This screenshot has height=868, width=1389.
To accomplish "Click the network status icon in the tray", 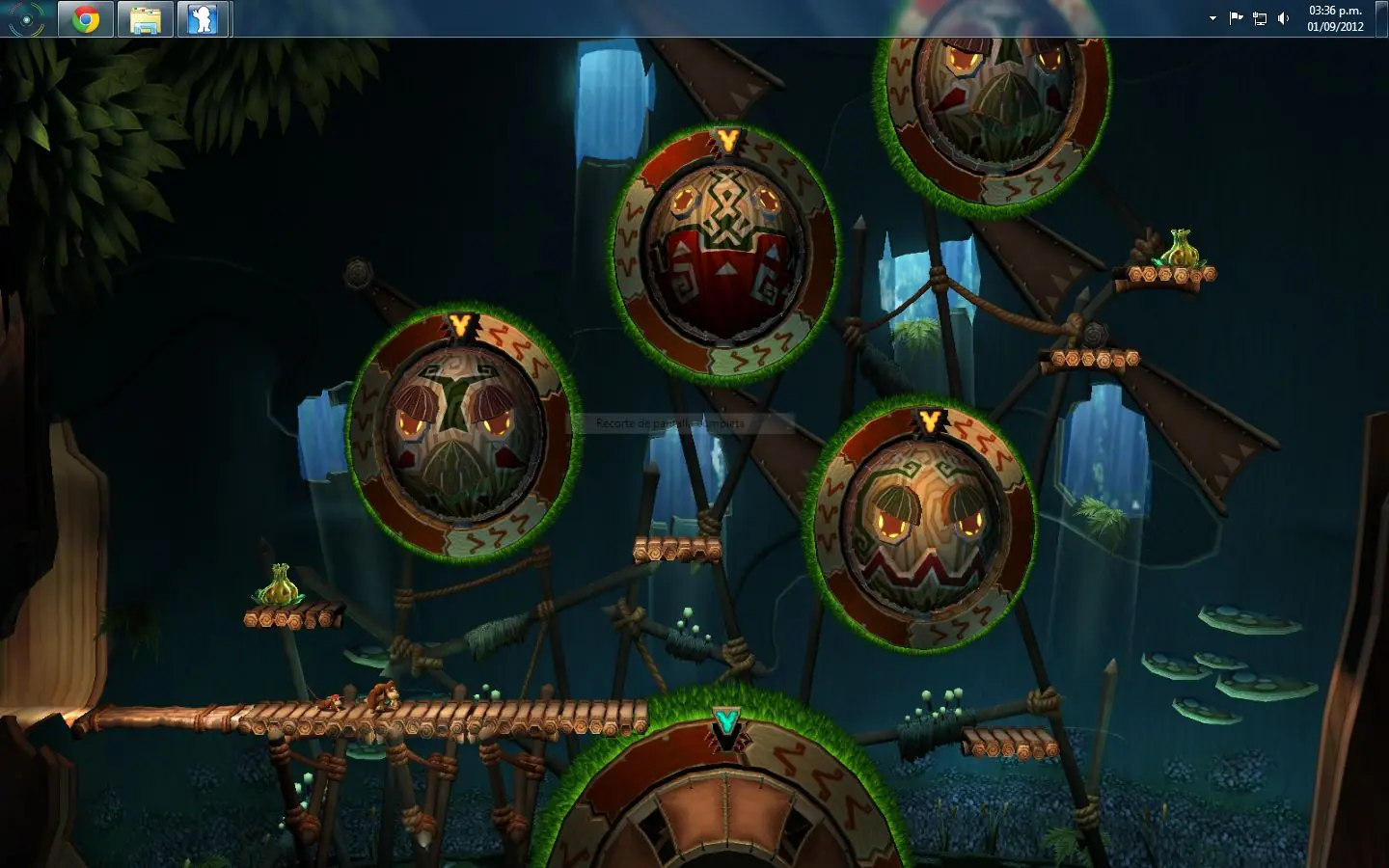I will click(1258, 17).
